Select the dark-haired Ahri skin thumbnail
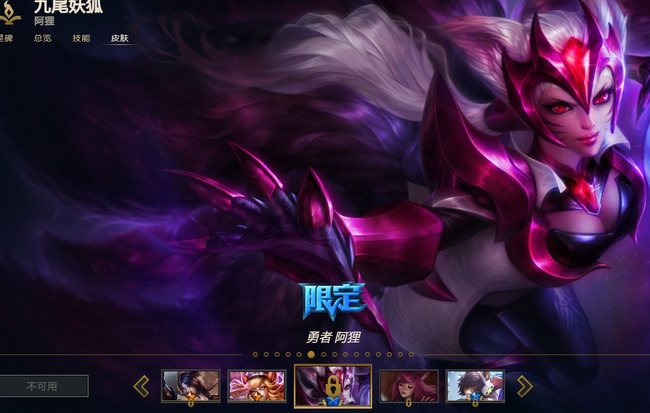Viewport: 650px width, 413px height. 190,386
